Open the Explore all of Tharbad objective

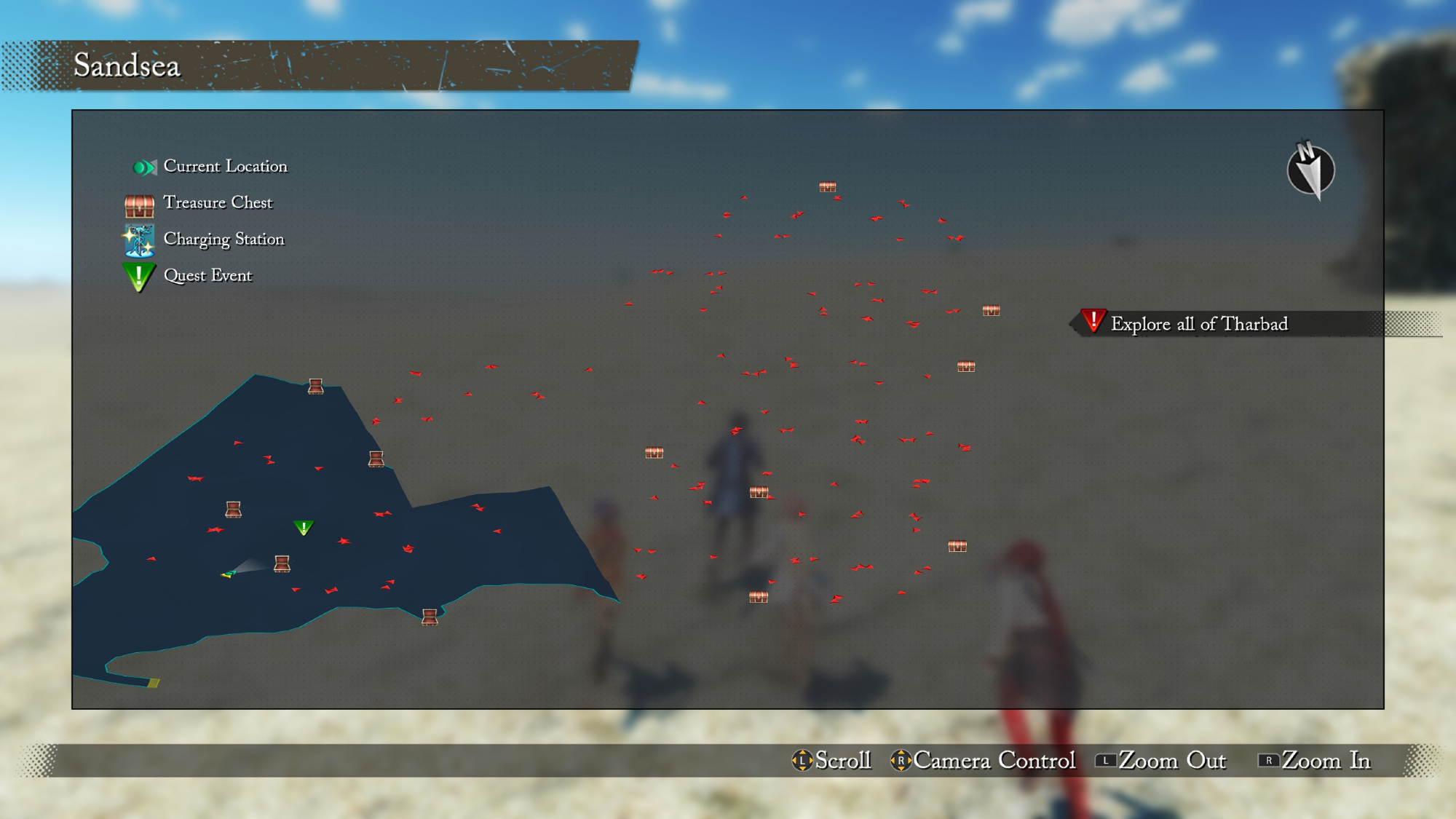pyautogui.click(x=1198, y=324)
